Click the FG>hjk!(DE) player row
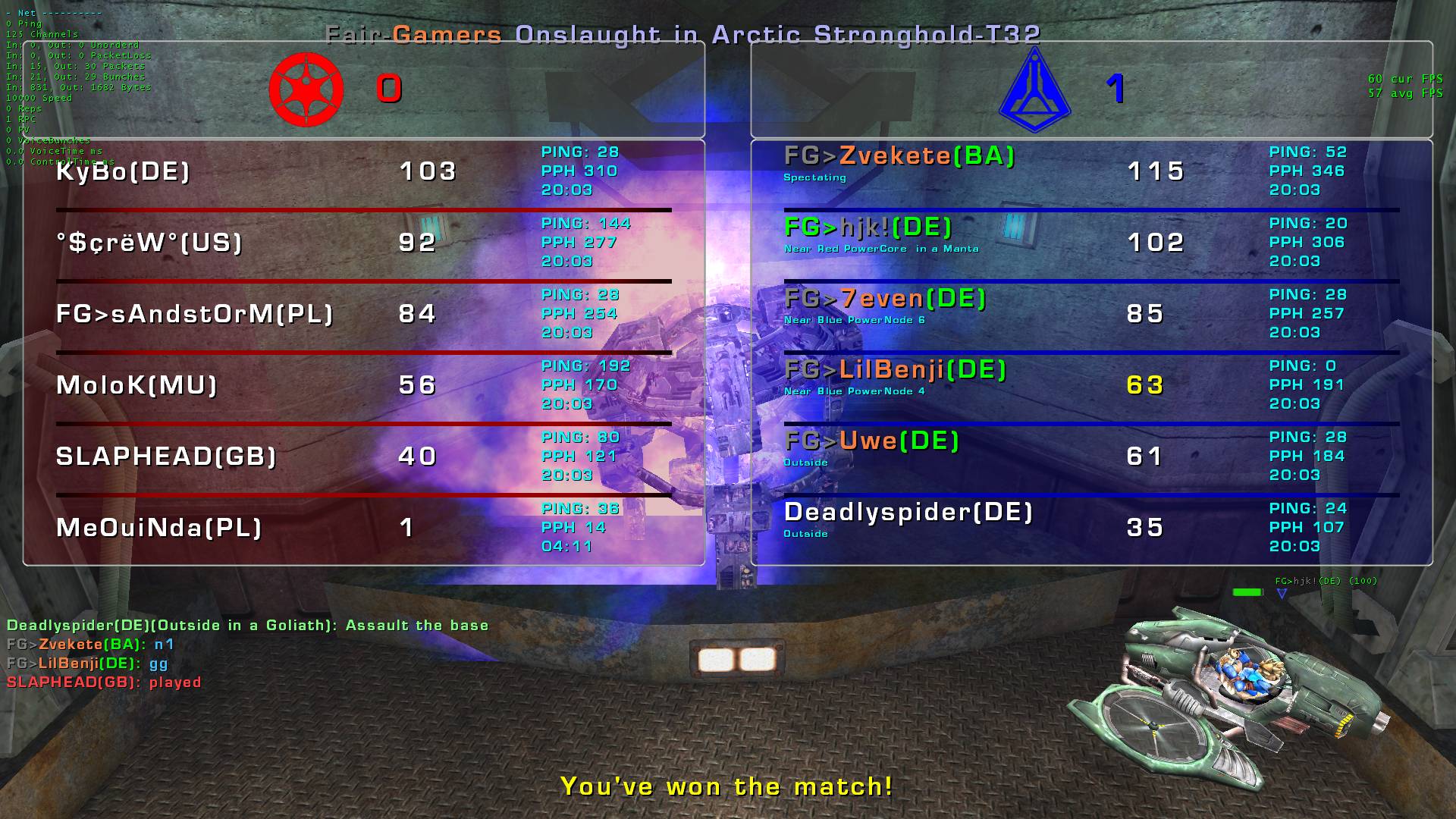The width and height of the screenshot is (1456, 819). 868,227
